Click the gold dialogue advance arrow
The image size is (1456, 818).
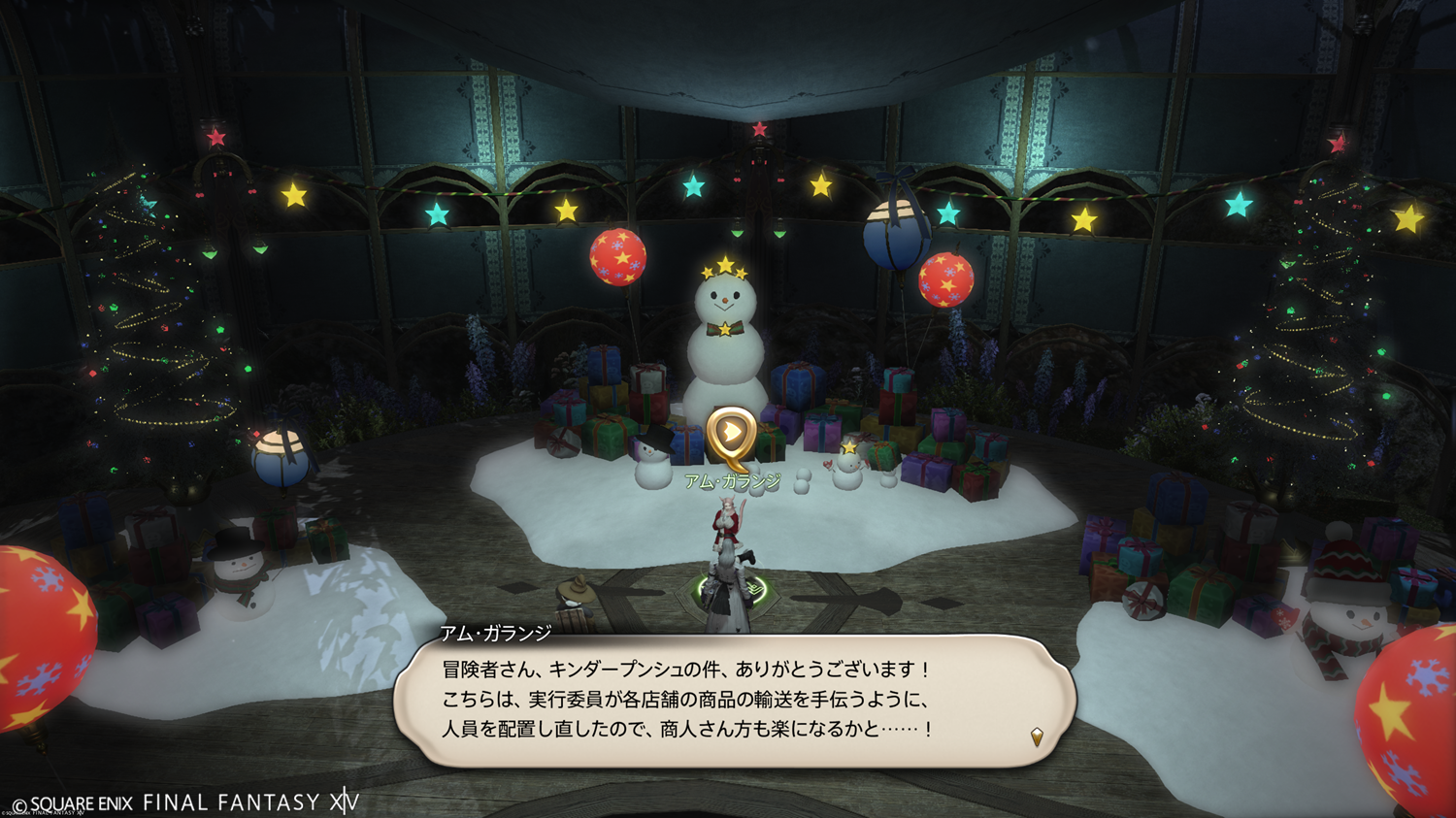point(1037,737)
